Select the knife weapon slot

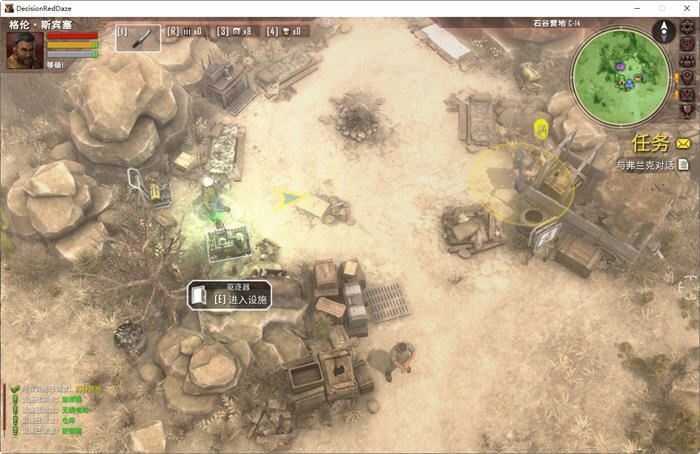click(x=138, y=38)
